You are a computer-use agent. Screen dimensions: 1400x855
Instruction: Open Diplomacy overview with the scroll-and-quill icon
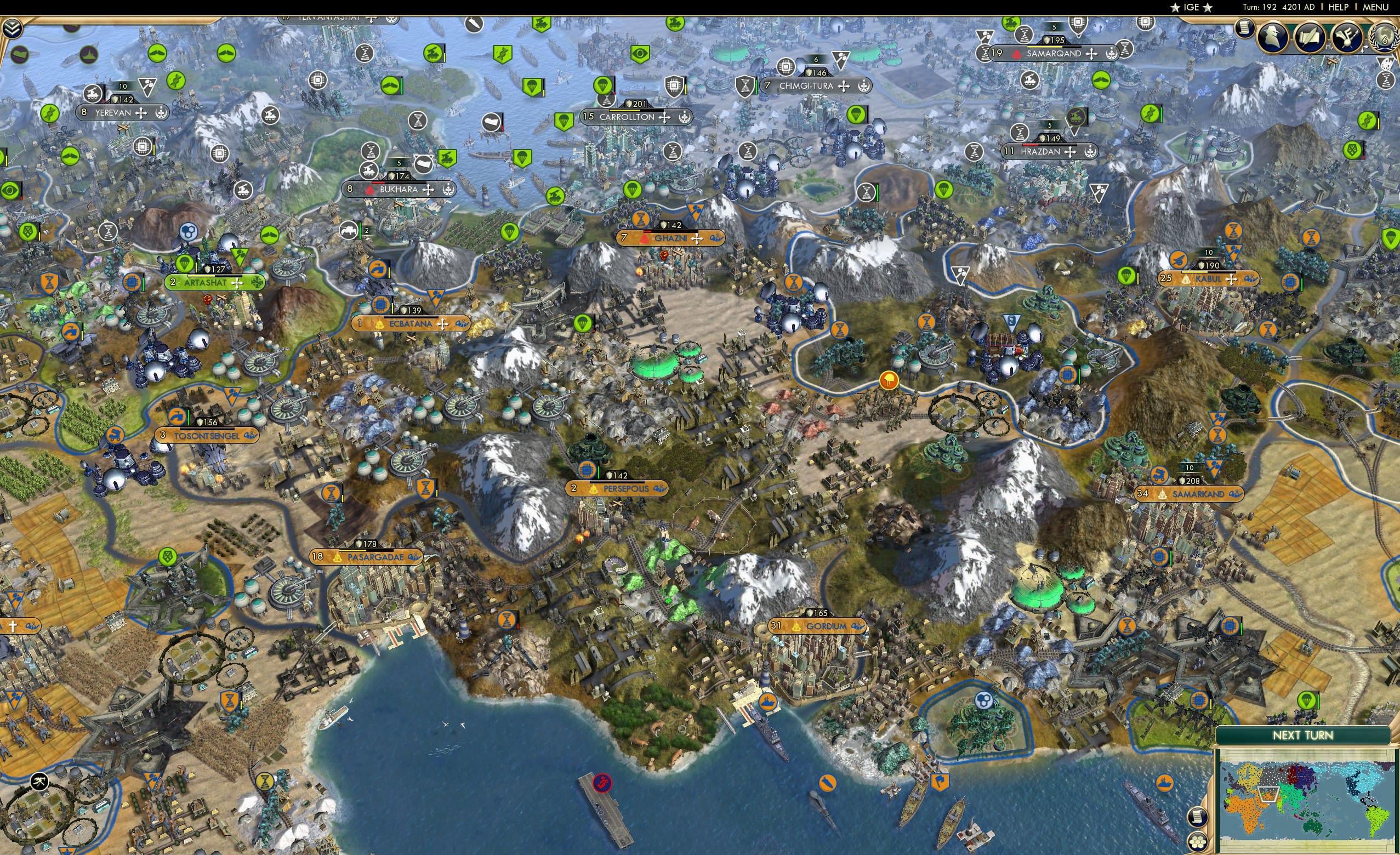(1311, 37)
